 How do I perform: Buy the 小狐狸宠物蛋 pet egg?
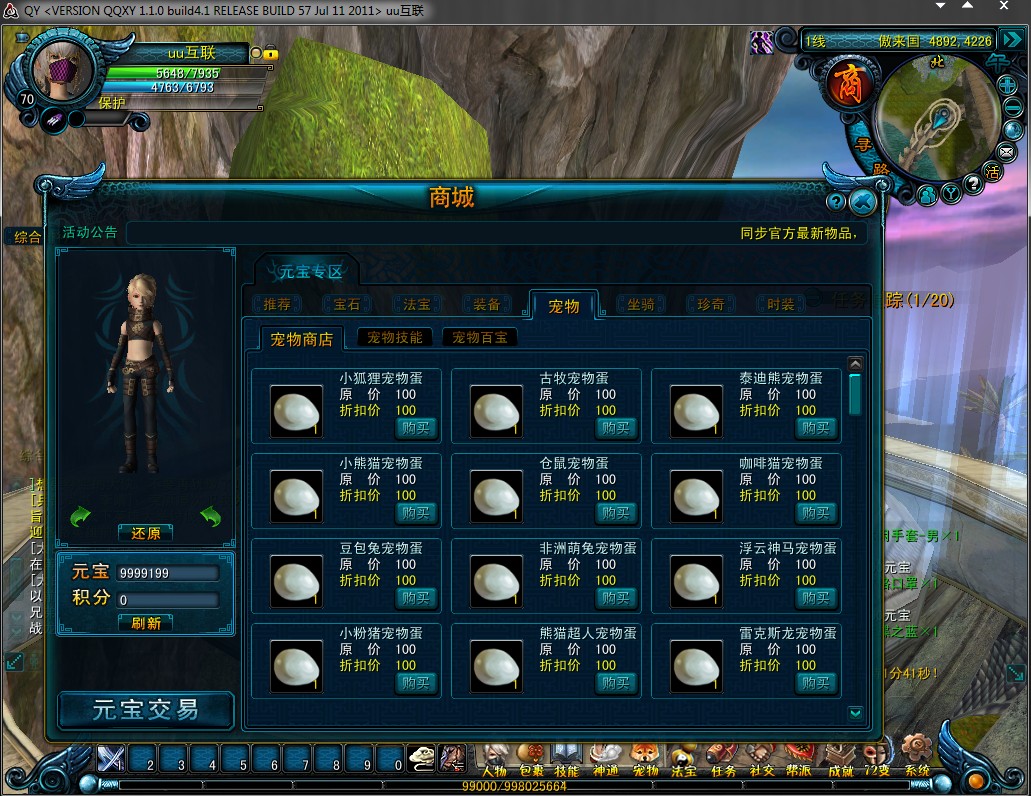417,428
